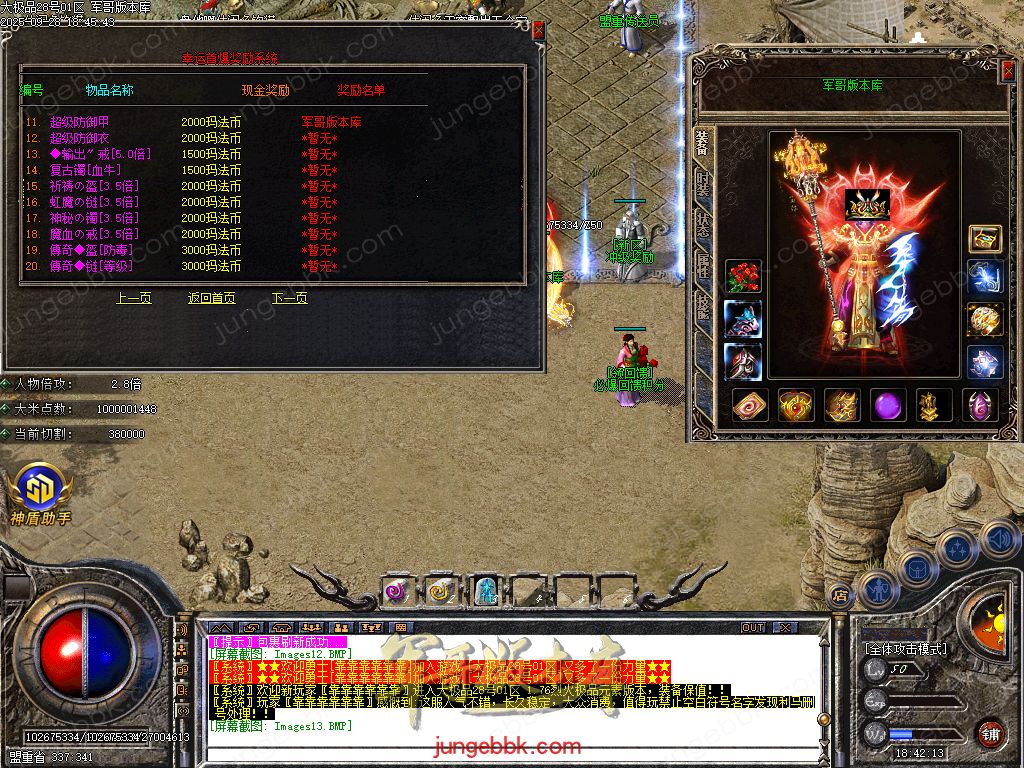Close the lucky first-drop reward panel
The height and width of the screenshot is (768, 1024).
pyautogui.click(x=539, y=30)
